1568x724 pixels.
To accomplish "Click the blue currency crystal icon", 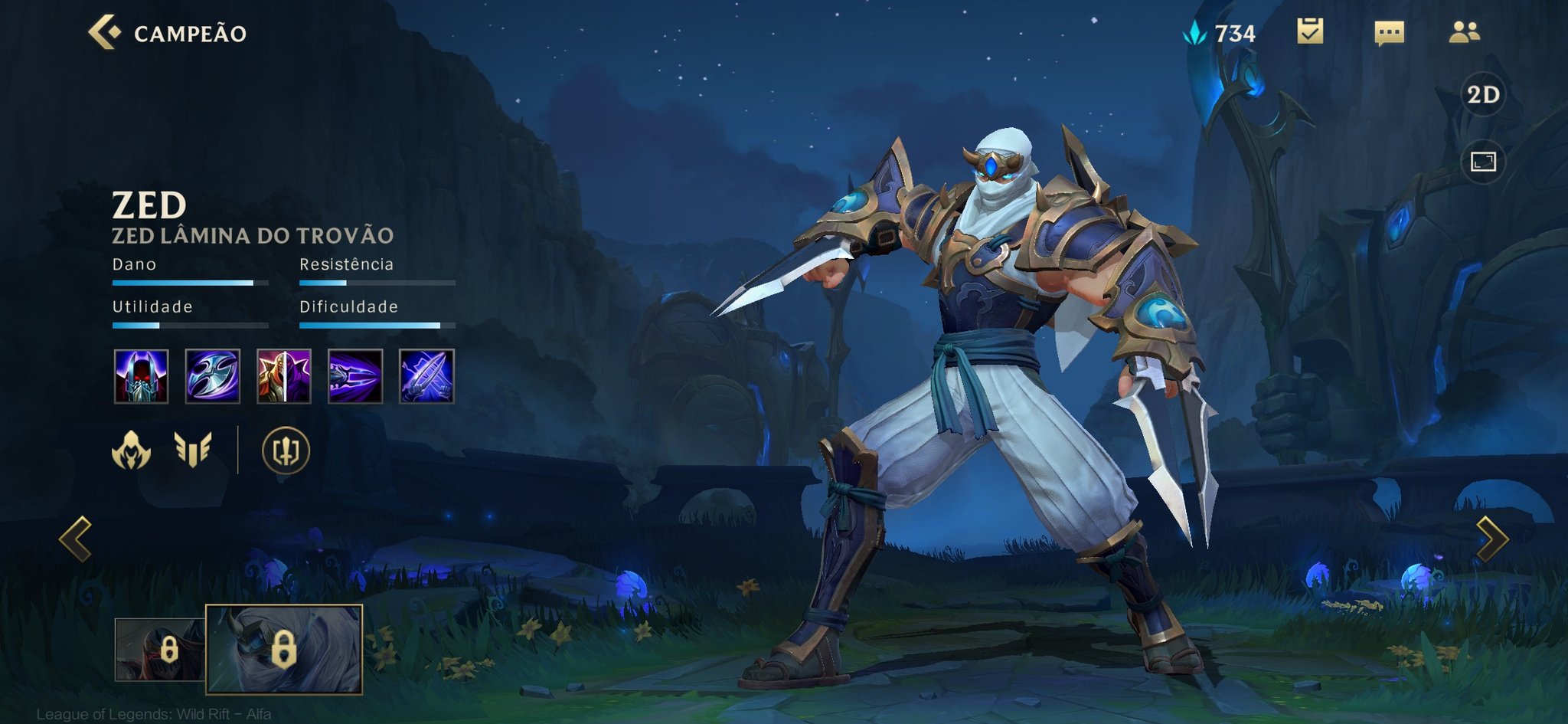I will (1195, 33).
